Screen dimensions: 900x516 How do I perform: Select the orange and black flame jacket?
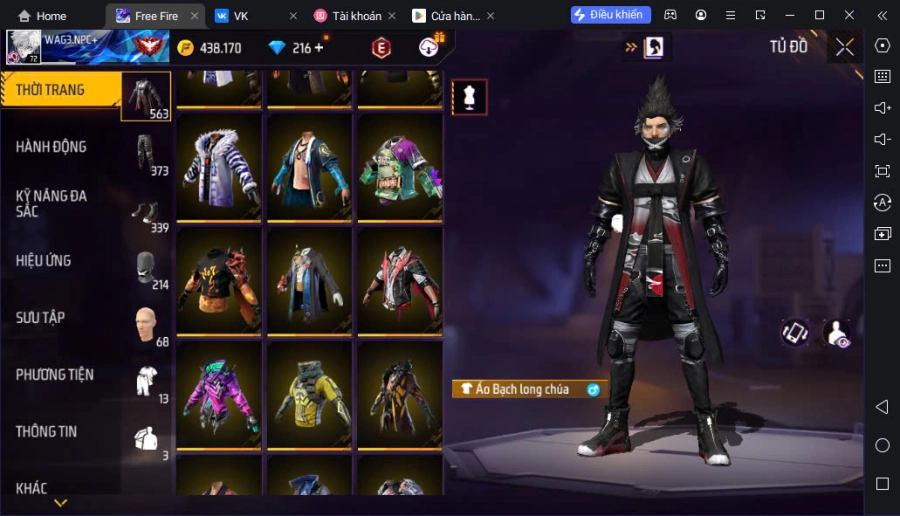coord(219,280)
